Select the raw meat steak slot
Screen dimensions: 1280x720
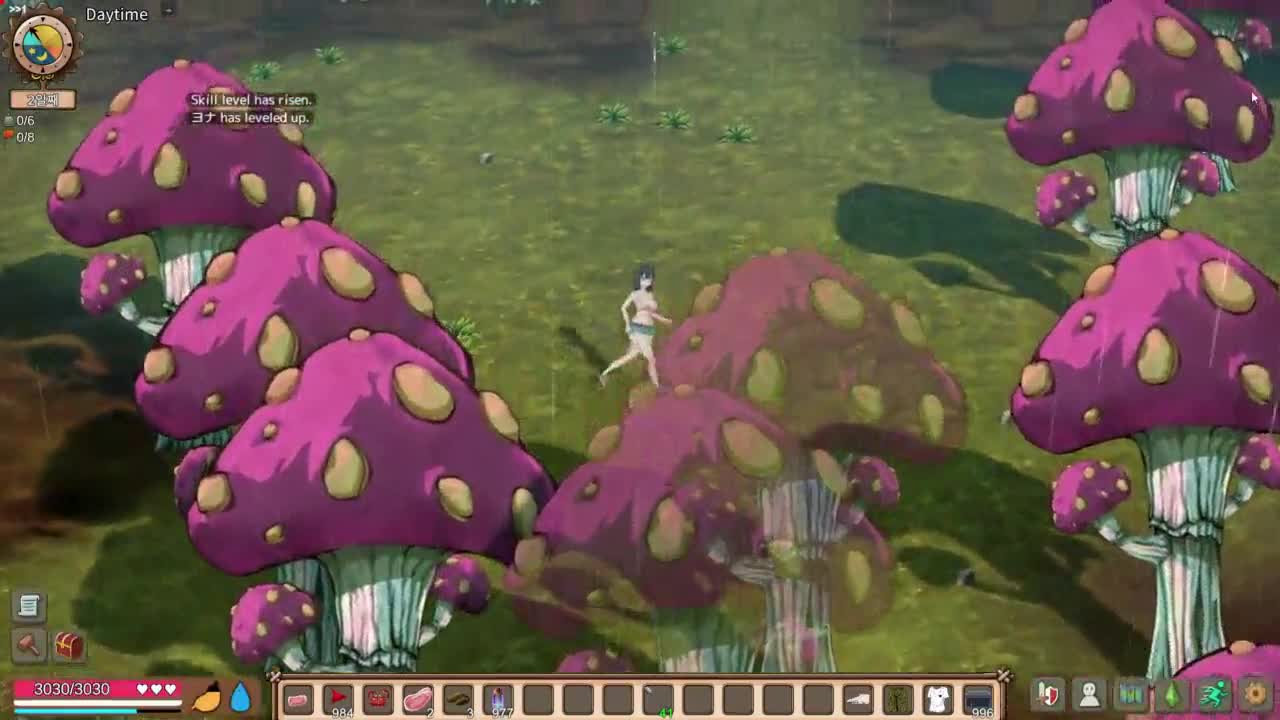tap(418, 699)
